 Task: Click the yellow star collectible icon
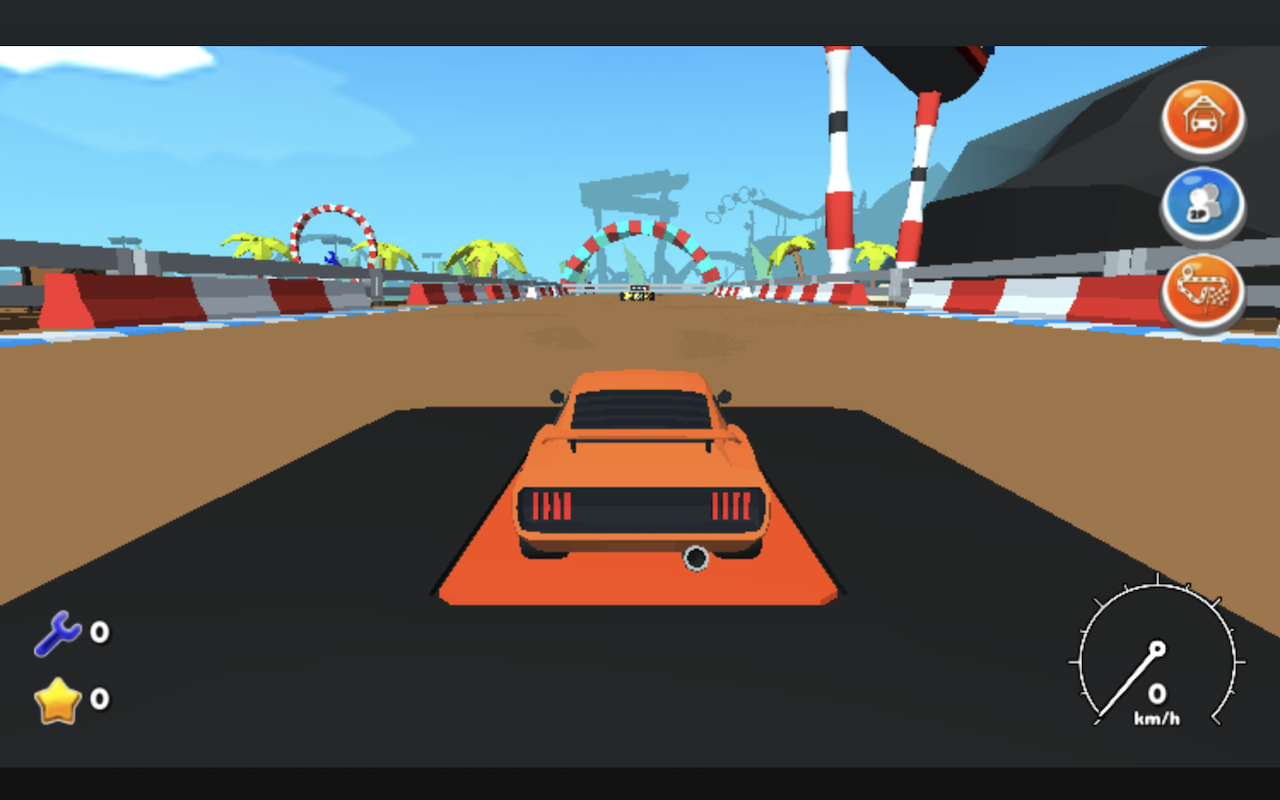(58, 699)
